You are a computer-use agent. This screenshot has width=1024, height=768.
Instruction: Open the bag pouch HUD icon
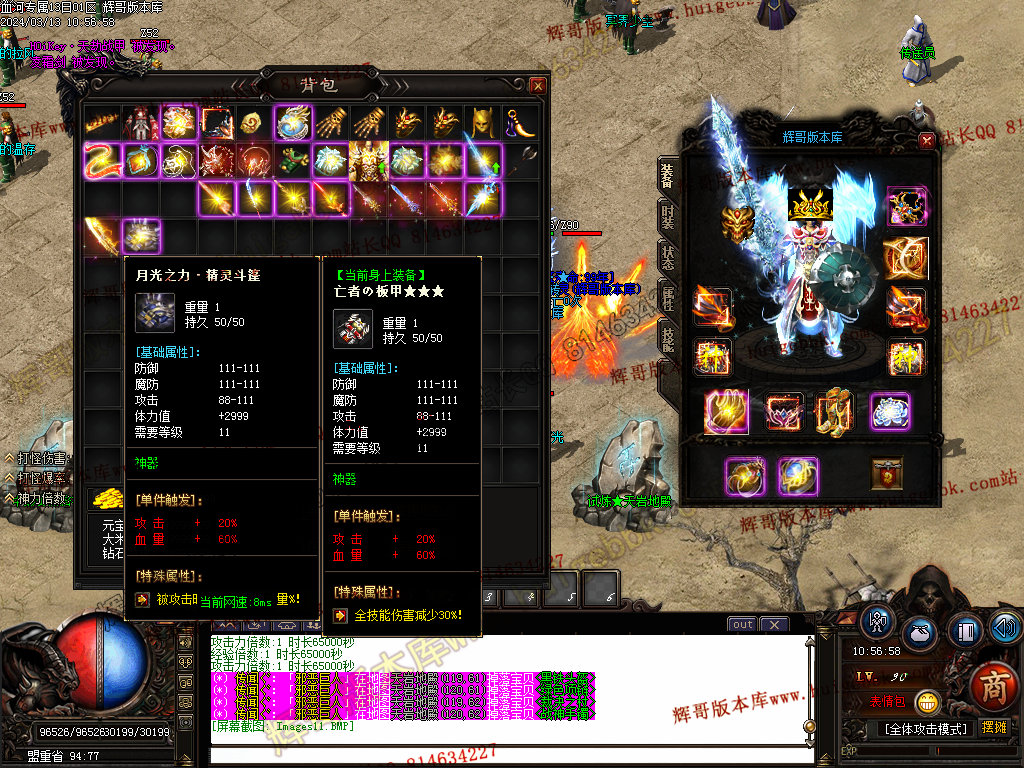pos(921,633)
